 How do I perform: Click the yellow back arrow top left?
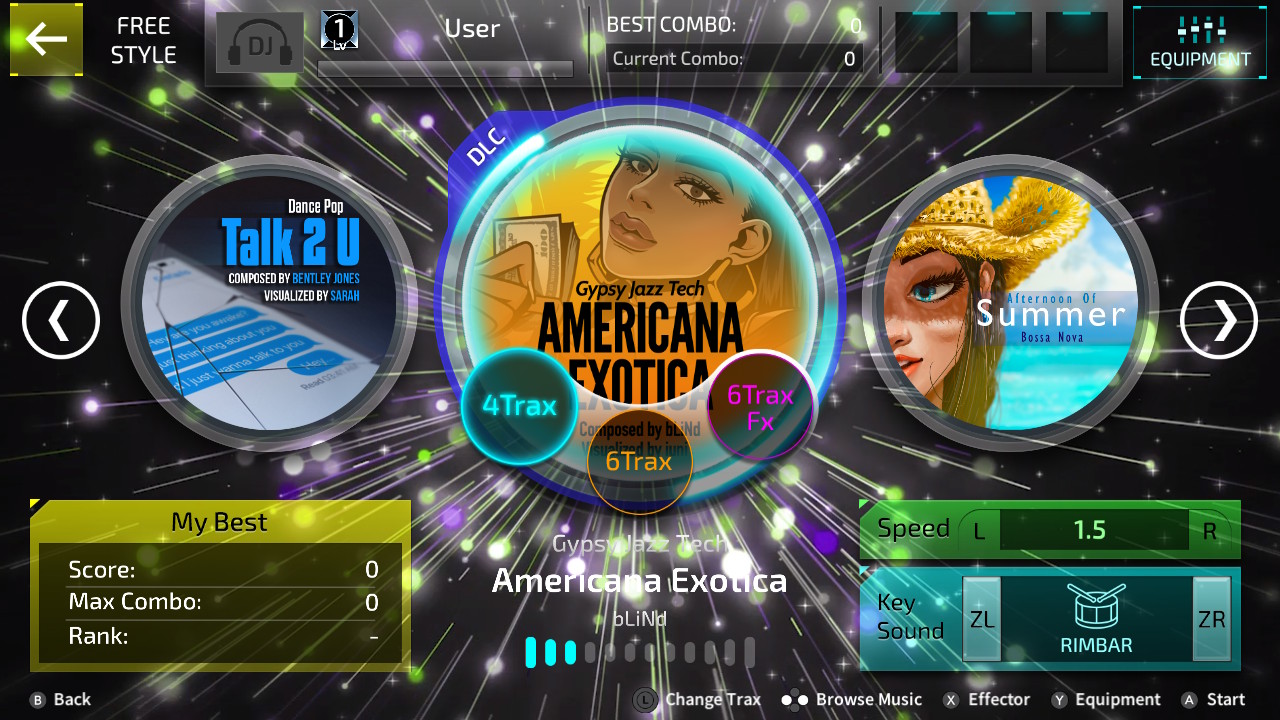tap(46, 40)
